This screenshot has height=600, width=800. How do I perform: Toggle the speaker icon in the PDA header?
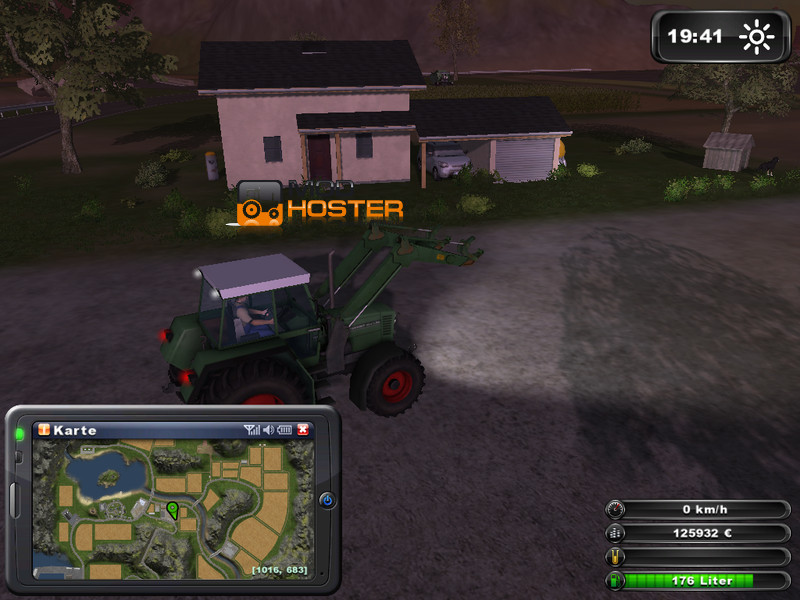(268, 430)
